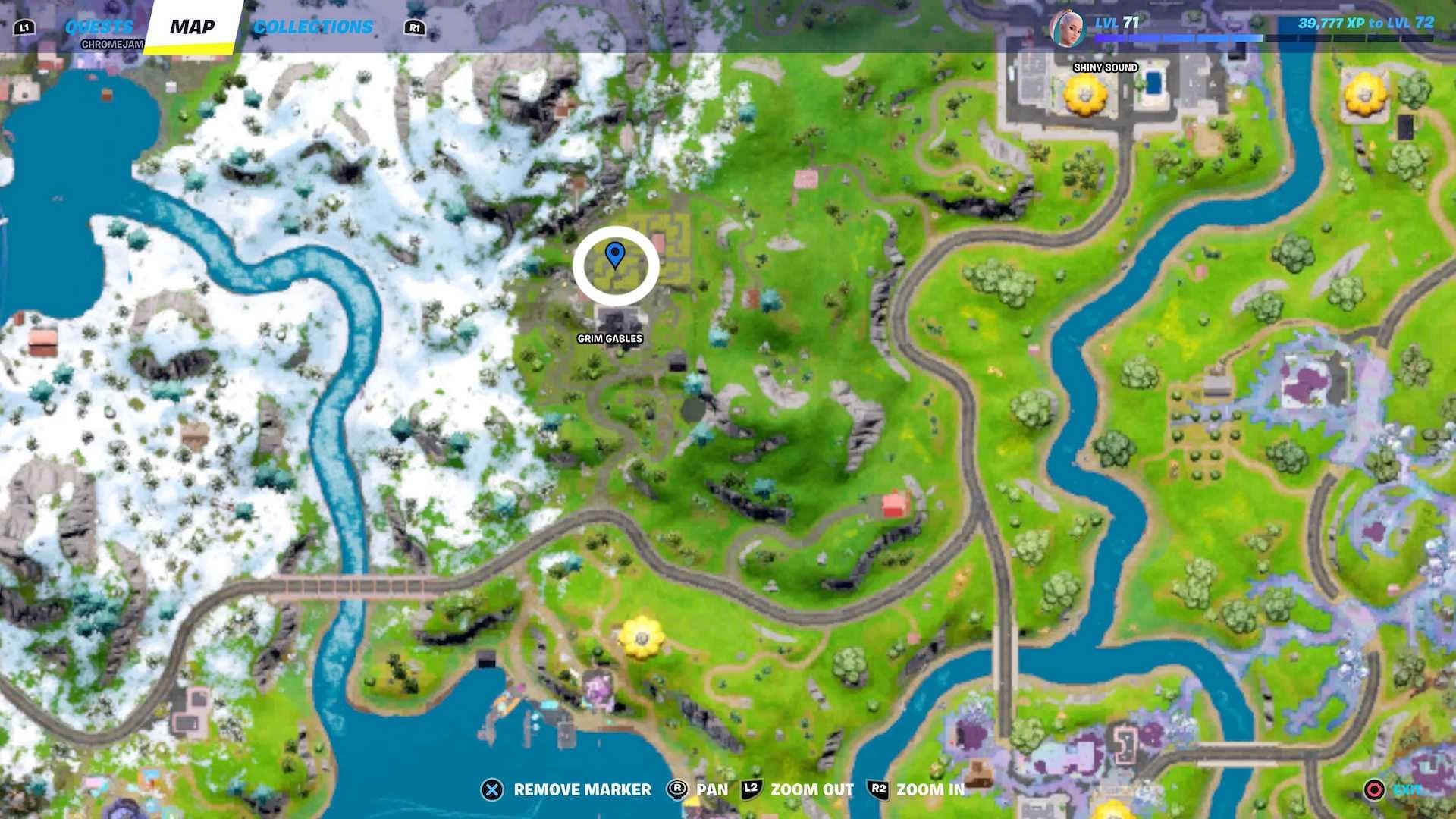
Task: Click the Pan analog stick icon
Action: click(677, 789)
